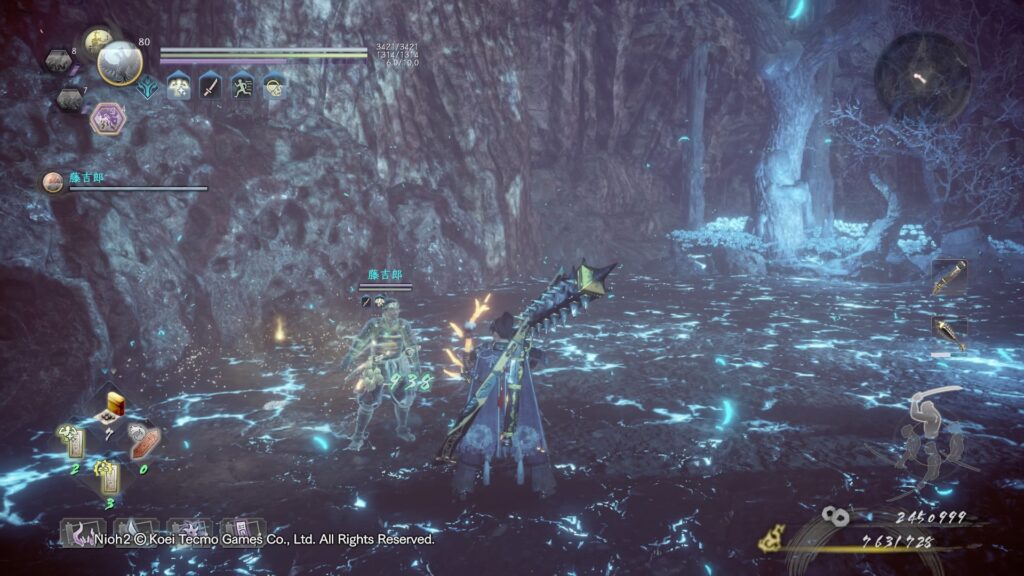
Task: Click the circular minimap
Action: pos(921,73)
